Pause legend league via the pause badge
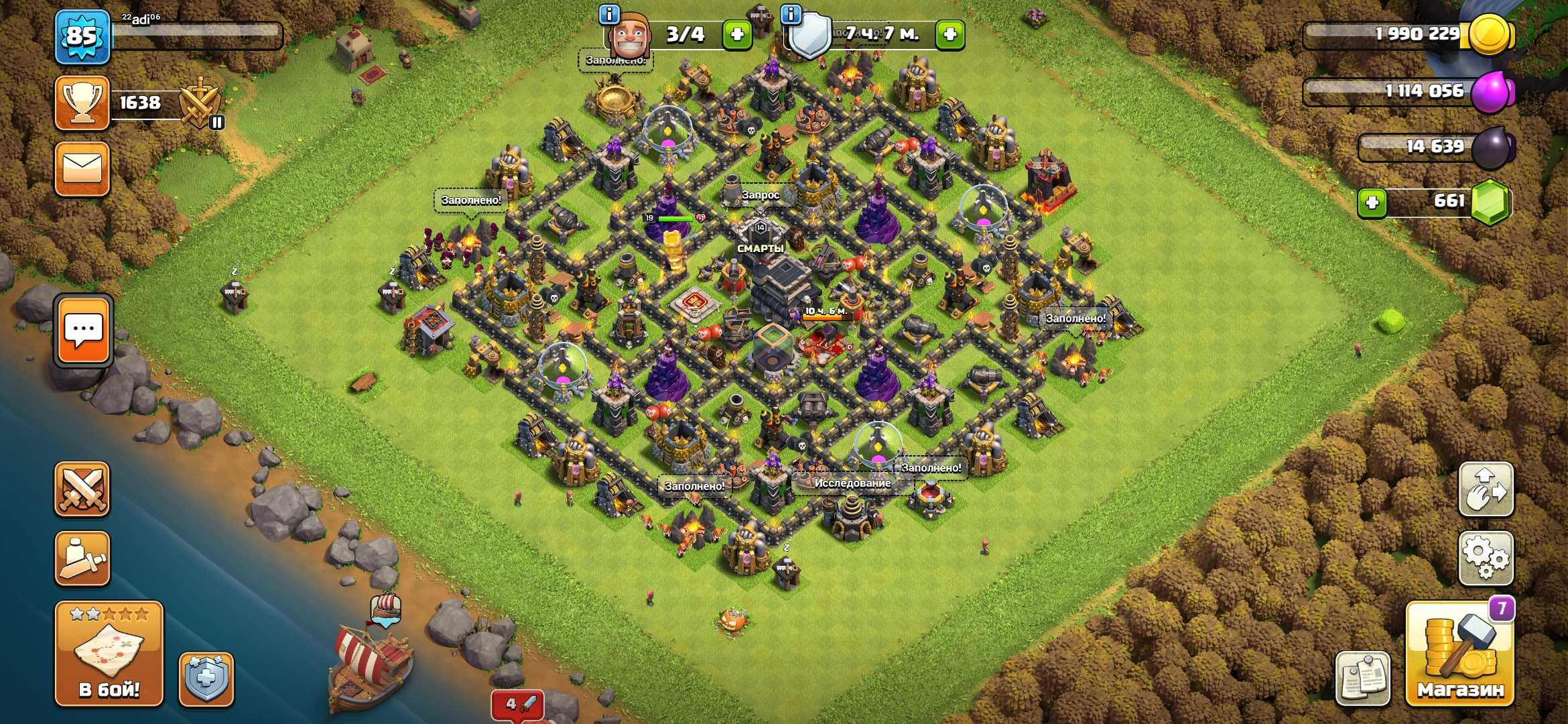 click(x=216, y=122)
